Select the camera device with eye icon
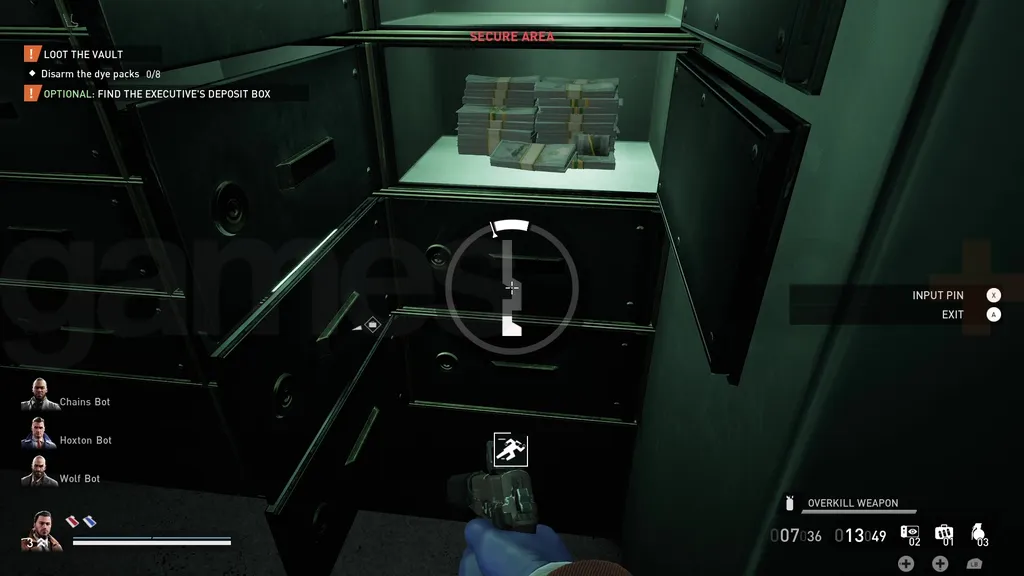The height and width of the screenshot is (576, 1024). [x=910, y=533]
